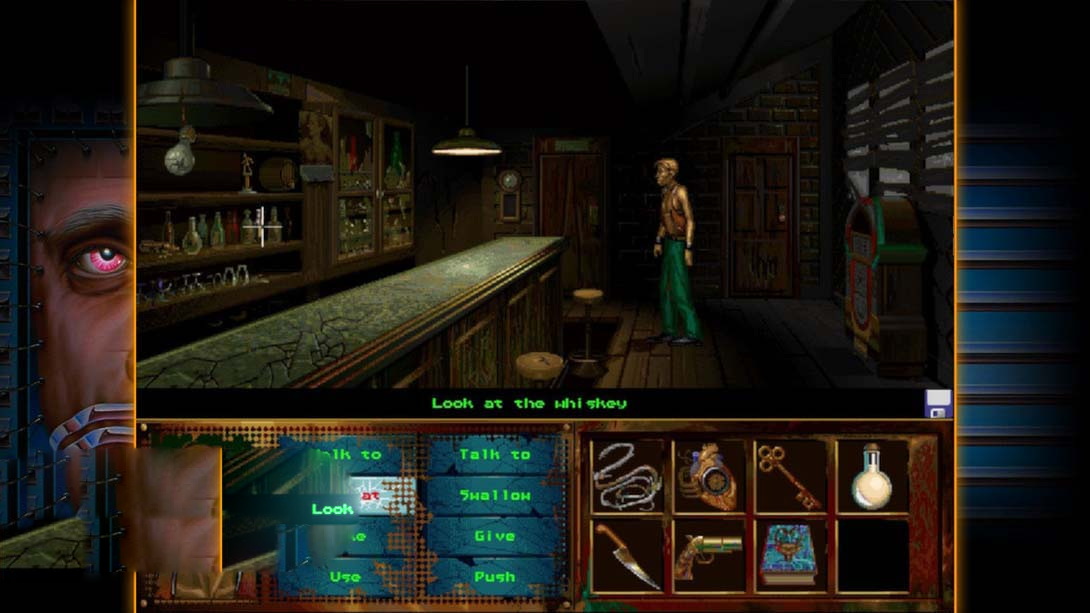The height and width of the screenshot is (613, 1090).
Task: Pick the mechanical heart from inventory
Action: [709, 476]
